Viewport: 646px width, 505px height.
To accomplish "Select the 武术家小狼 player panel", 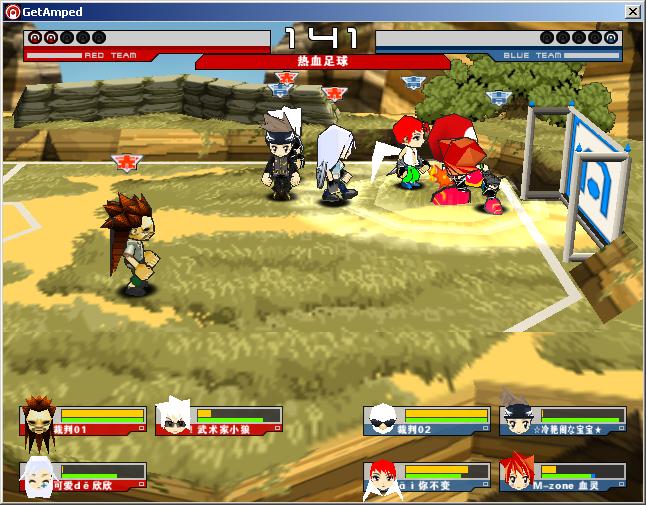I will (219, 420).
